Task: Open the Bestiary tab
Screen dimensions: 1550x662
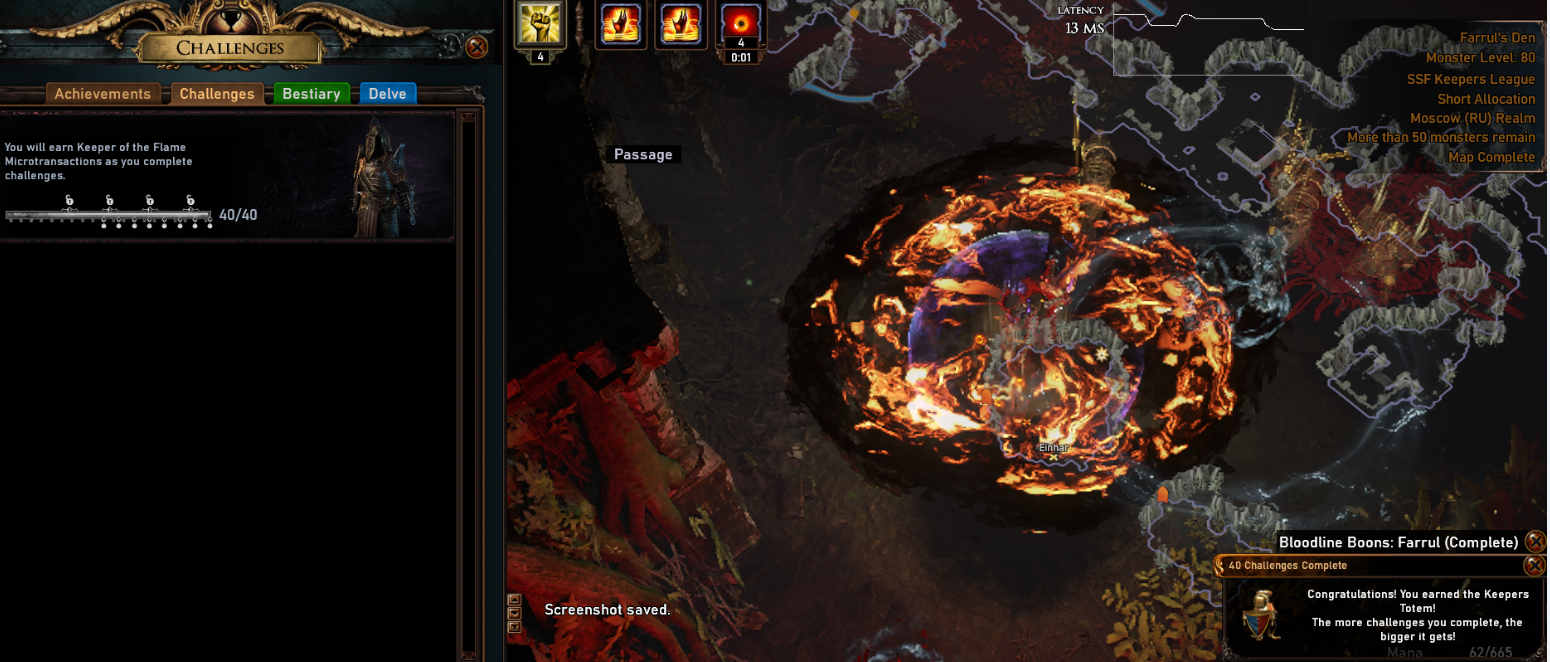Action: coord(311,94)
